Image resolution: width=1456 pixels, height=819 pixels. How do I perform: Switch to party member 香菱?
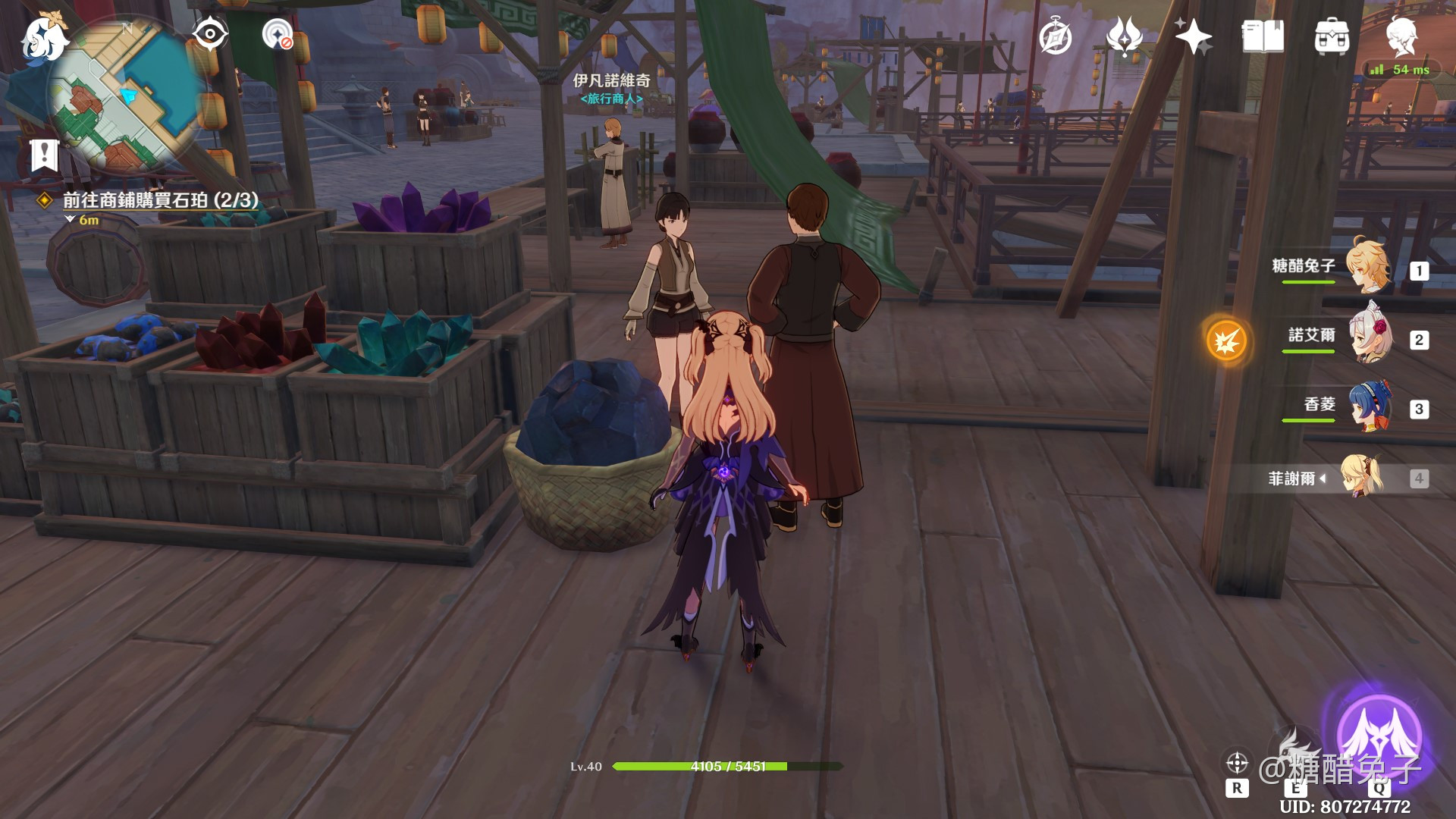coord(1369,405)
